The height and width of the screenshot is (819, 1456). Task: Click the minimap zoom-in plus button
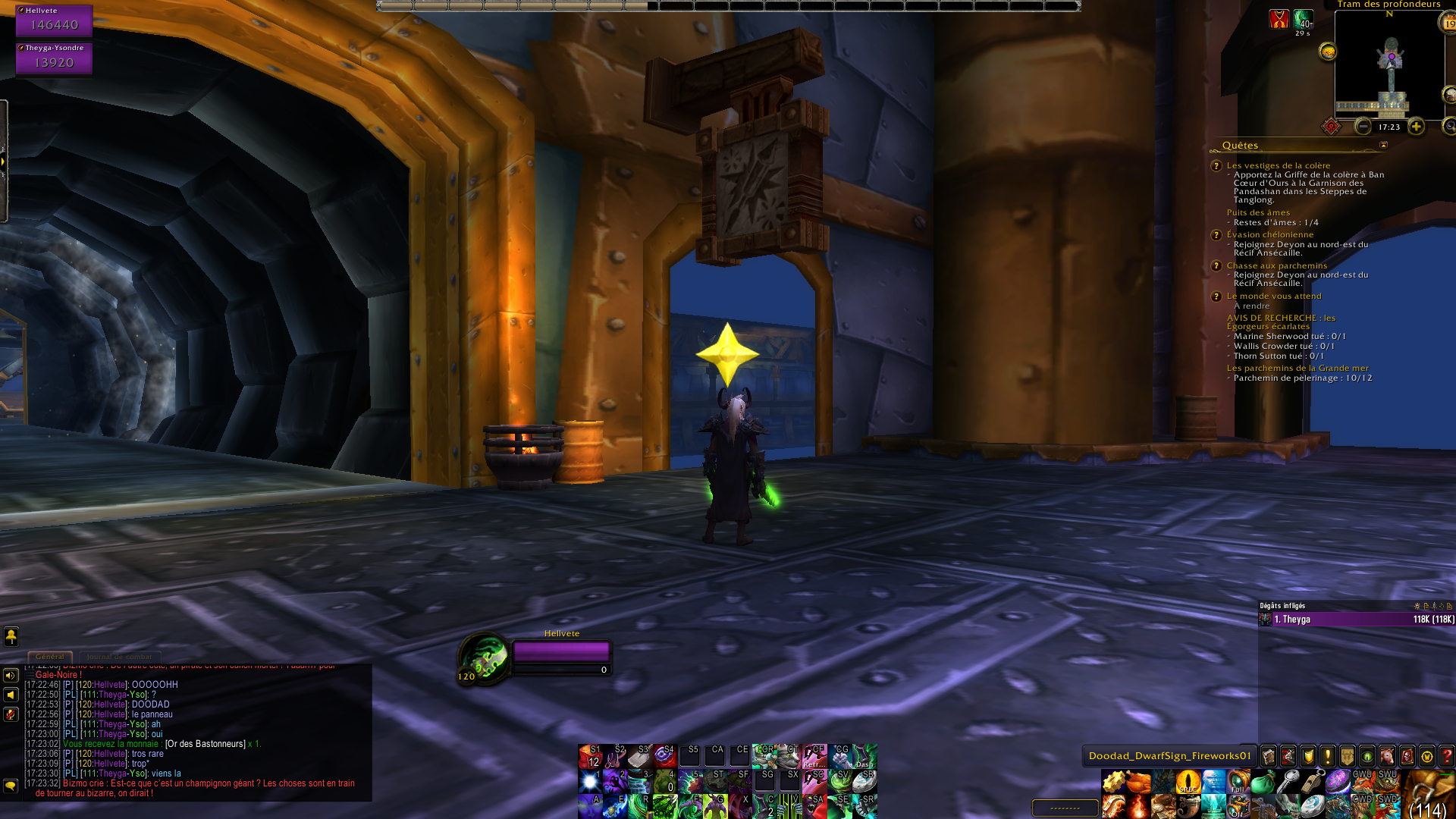click(x=1416, y=127)
